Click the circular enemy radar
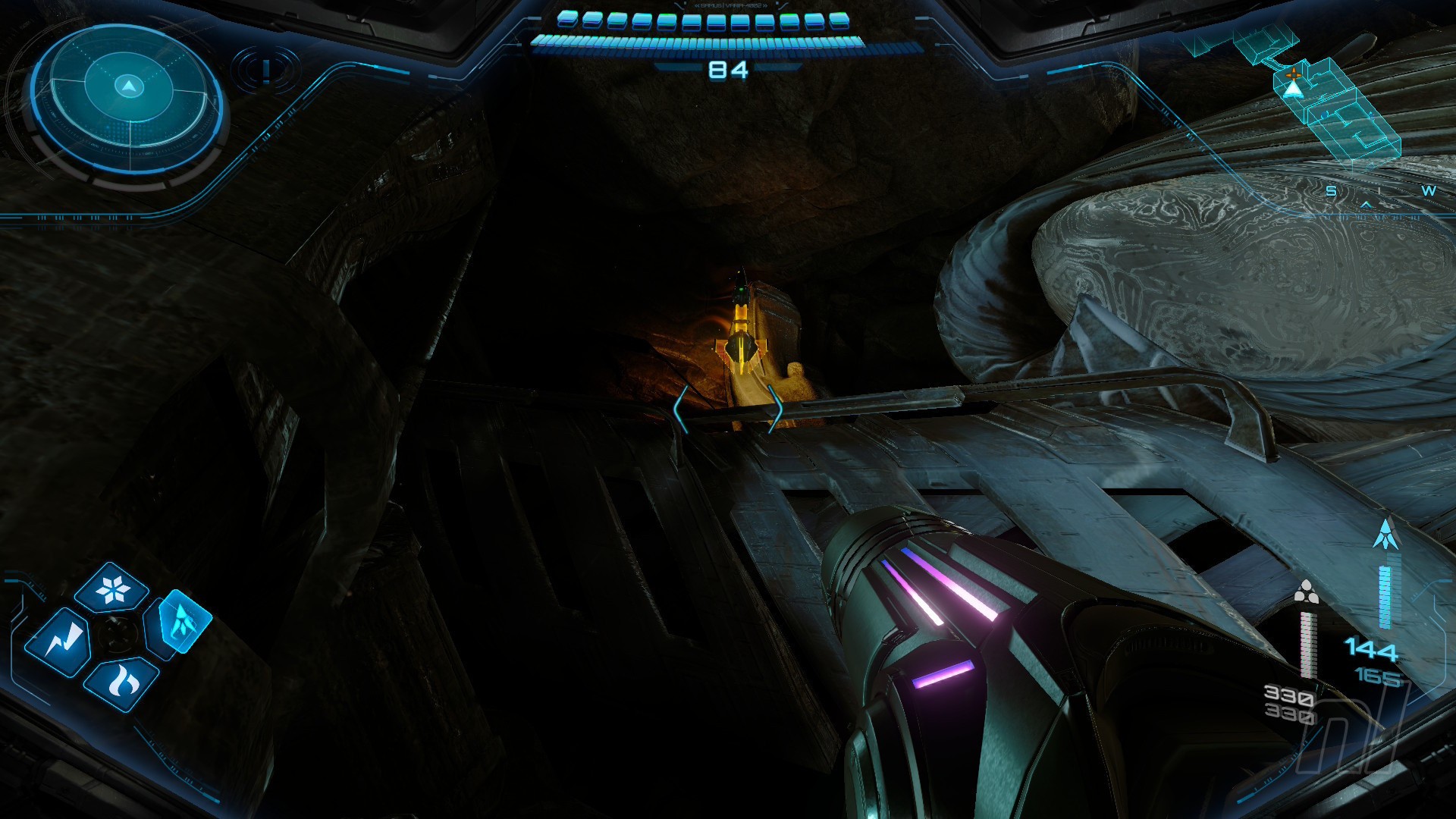Screen dimensions: 1456x819 click(127, 103)
